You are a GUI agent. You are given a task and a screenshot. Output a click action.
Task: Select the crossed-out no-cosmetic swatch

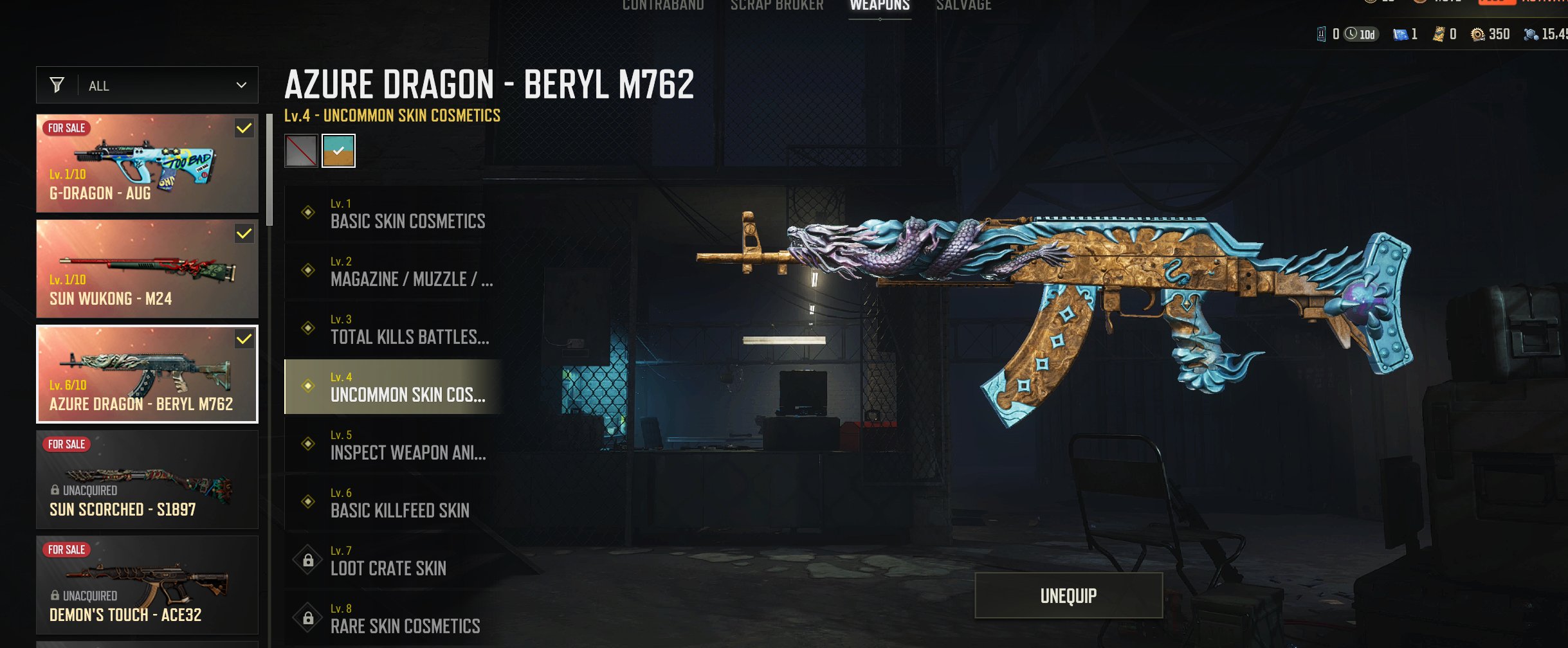click(x=301, y=151)
